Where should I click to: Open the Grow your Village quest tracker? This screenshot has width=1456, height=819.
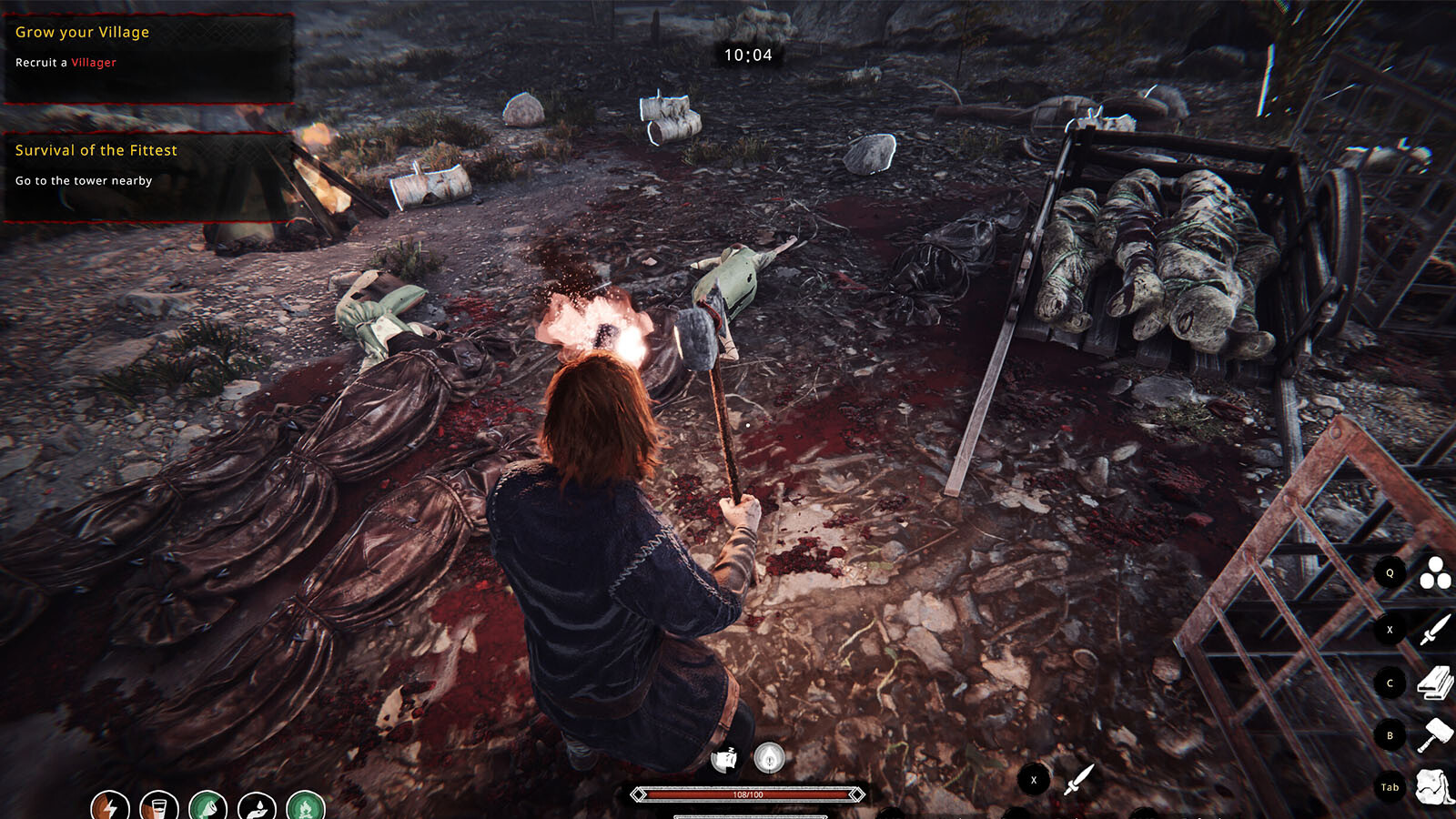coord(82,32)
